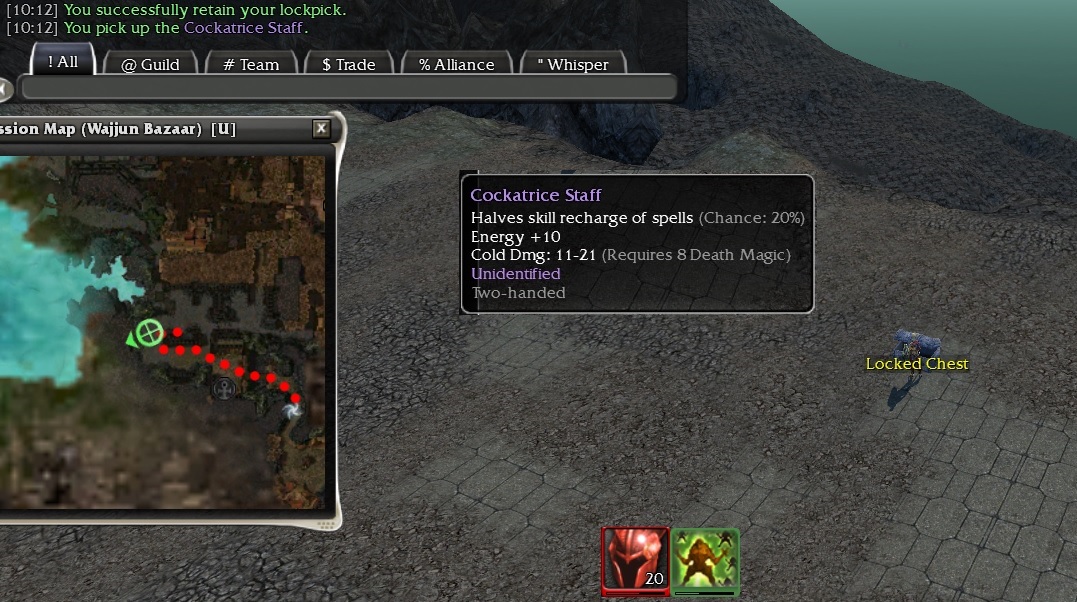
Task: Select the red helmet effect icon
Action: 635,560
